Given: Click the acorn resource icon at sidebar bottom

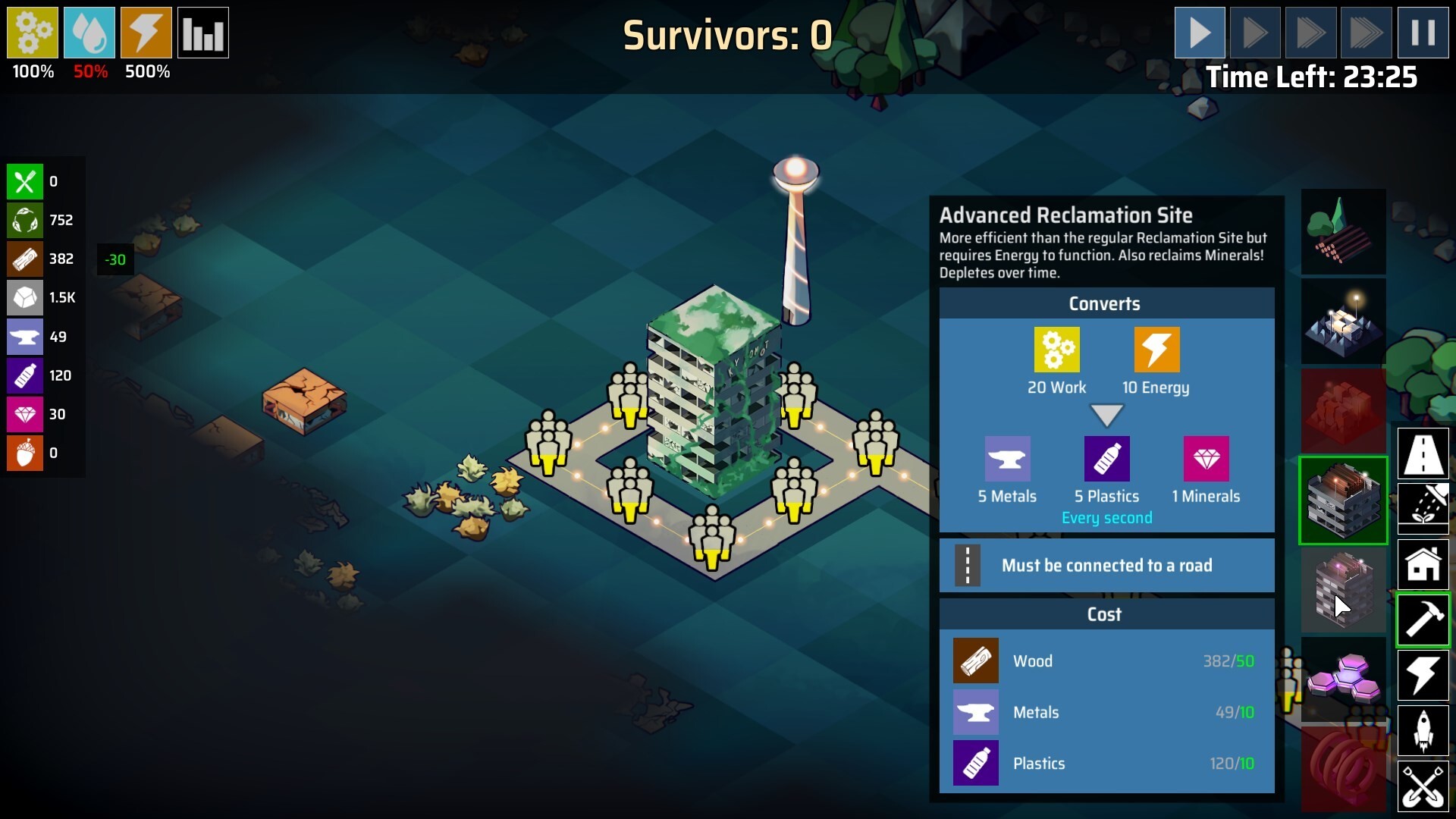Looking at the screenshot, I should point(25,453).
